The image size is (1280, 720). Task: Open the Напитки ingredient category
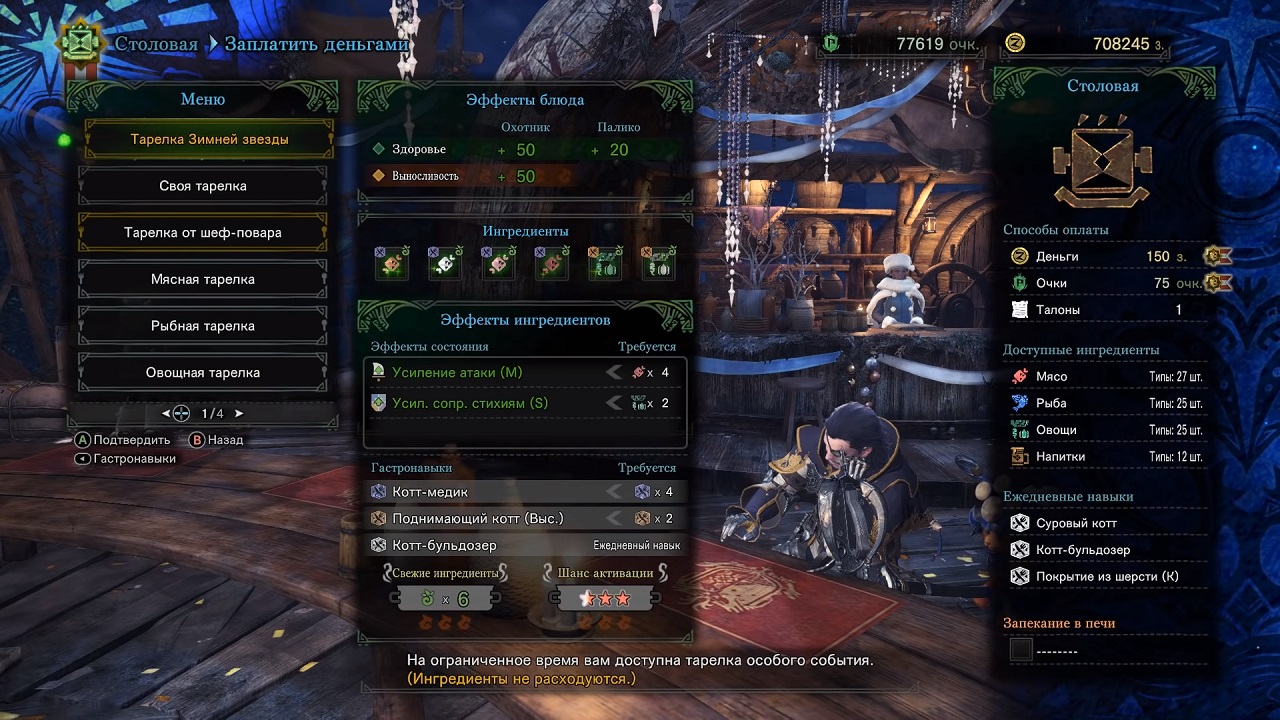click(x=1105, y=457)
